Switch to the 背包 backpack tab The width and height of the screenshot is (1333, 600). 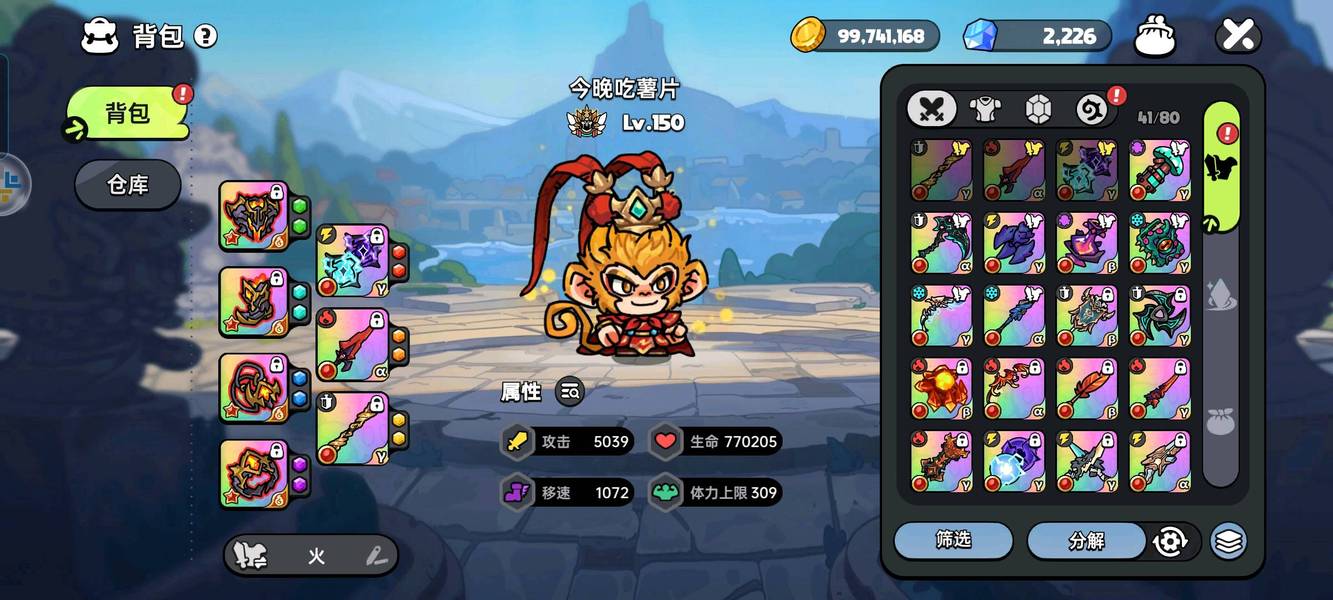[x=127, y=113]
